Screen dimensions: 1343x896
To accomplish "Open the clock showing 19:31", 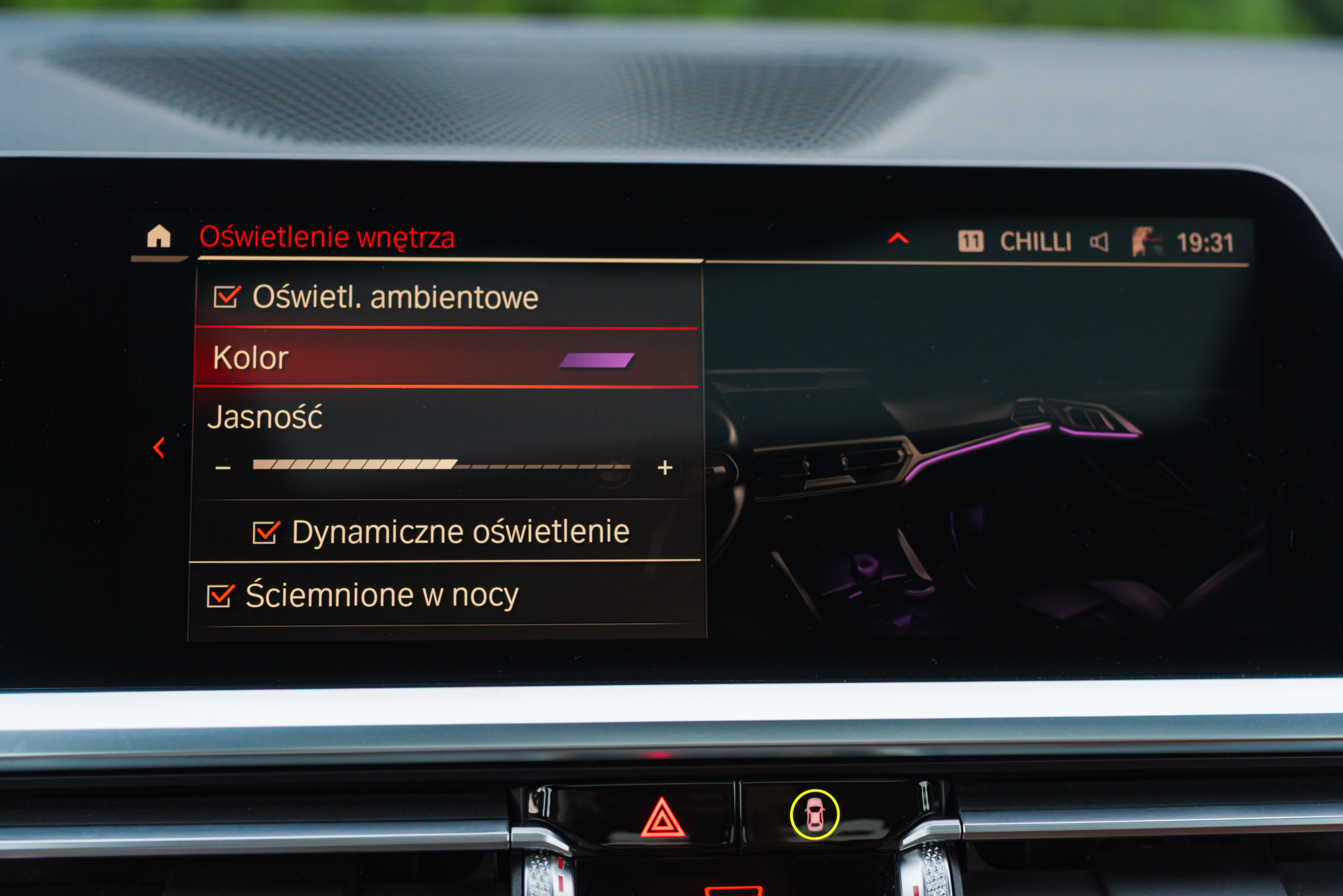I will click(x=1205, y=243).
